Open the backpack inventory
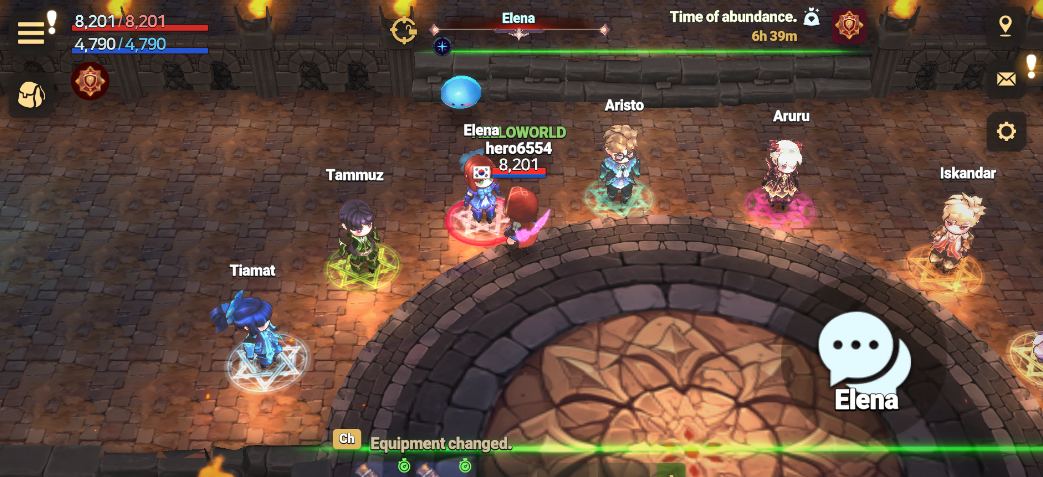 click(32, 96)
